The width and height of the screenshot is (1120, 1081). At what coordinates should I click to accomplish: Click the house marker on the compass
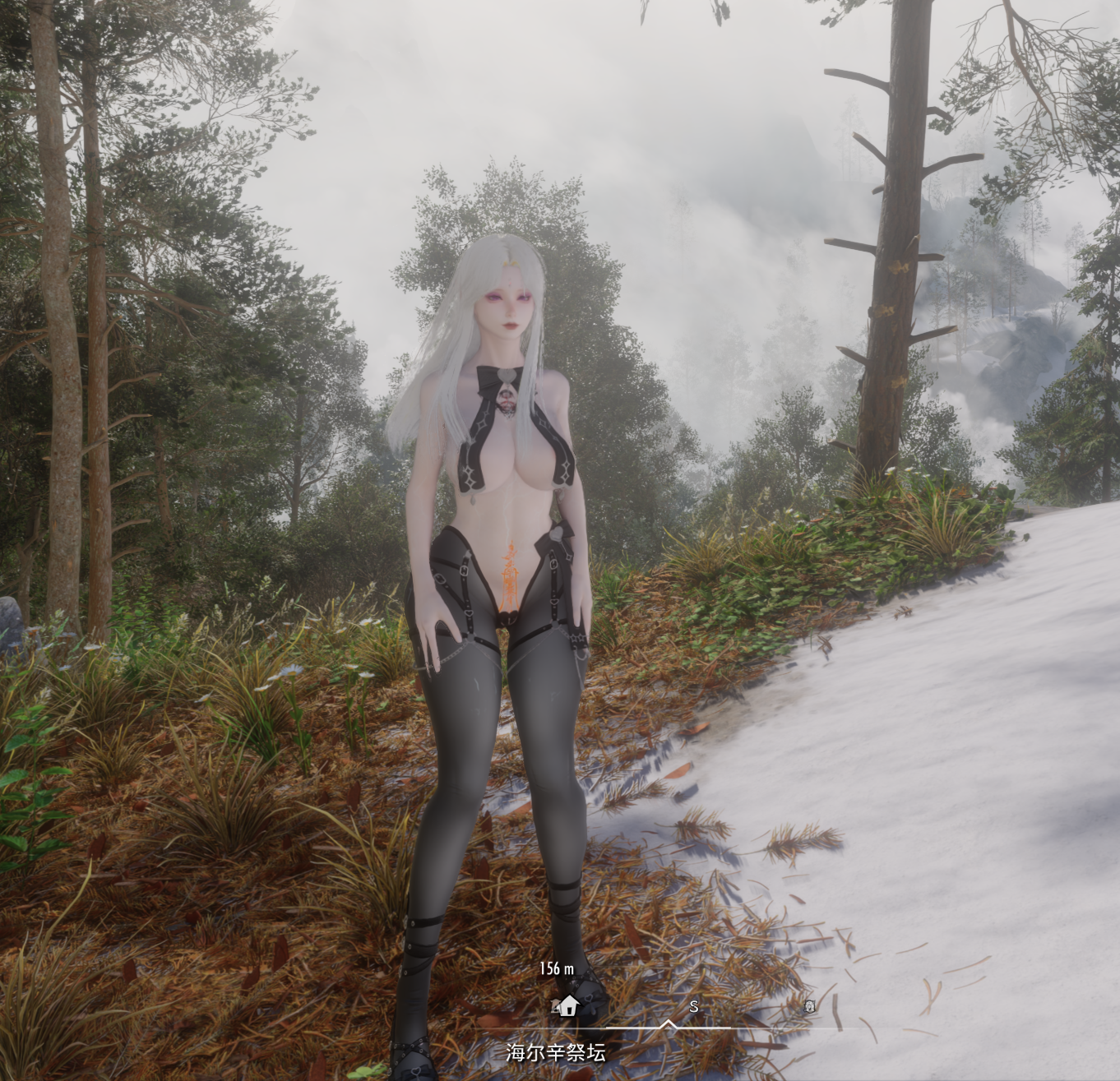coord(567,1005)
